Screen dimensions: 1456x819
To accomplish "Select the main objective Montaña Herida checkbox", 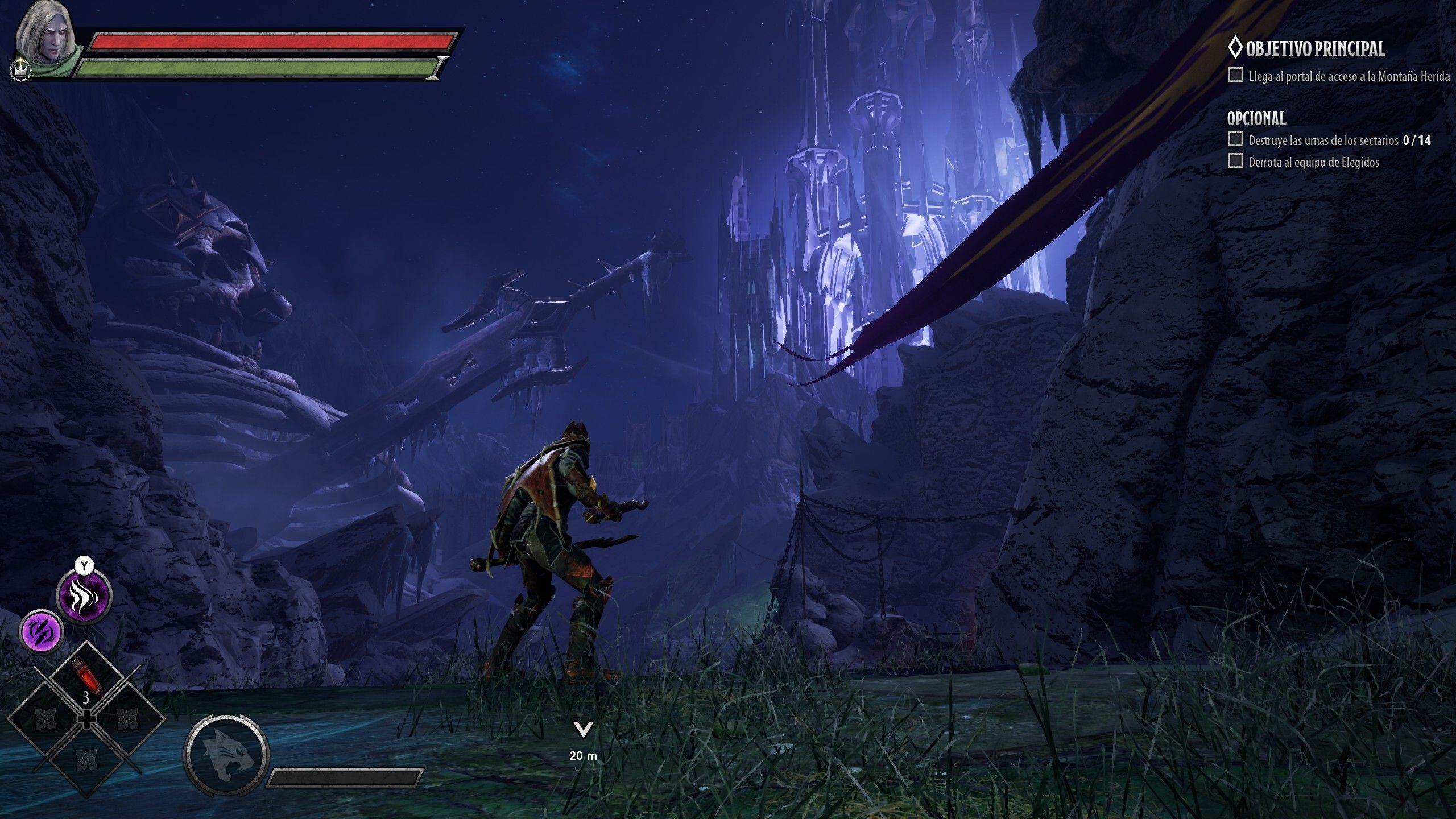I will (x=1235, y=75).
